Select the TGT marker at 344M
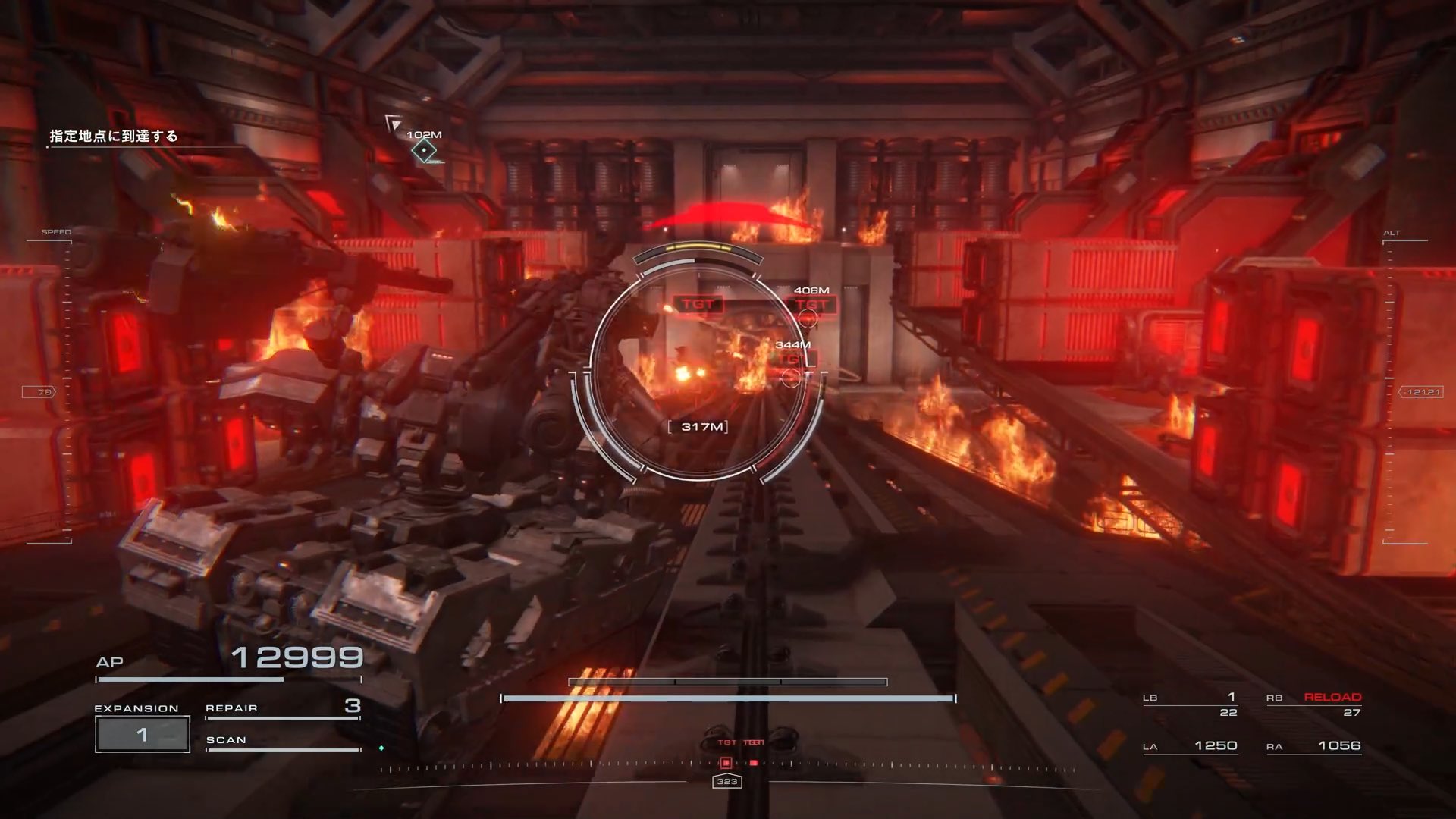The height and width of the screenshot is (819, 1456). pyautogui.click(x=791, y=360)
